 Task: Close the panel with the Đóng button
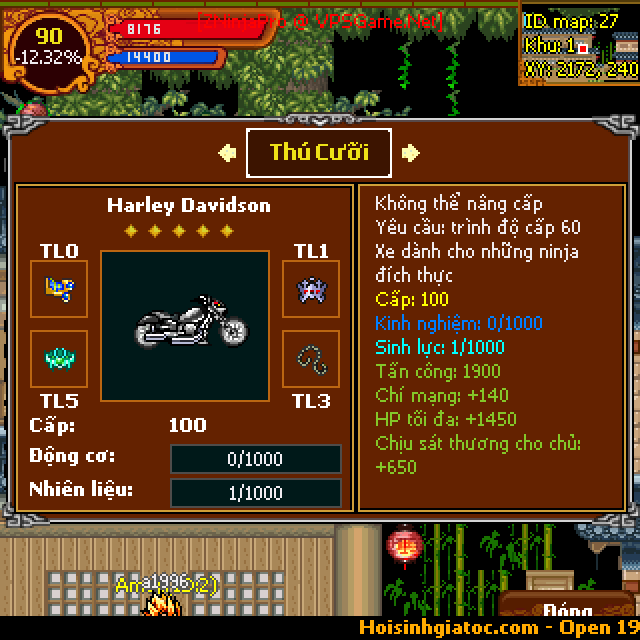coord(567,612)
